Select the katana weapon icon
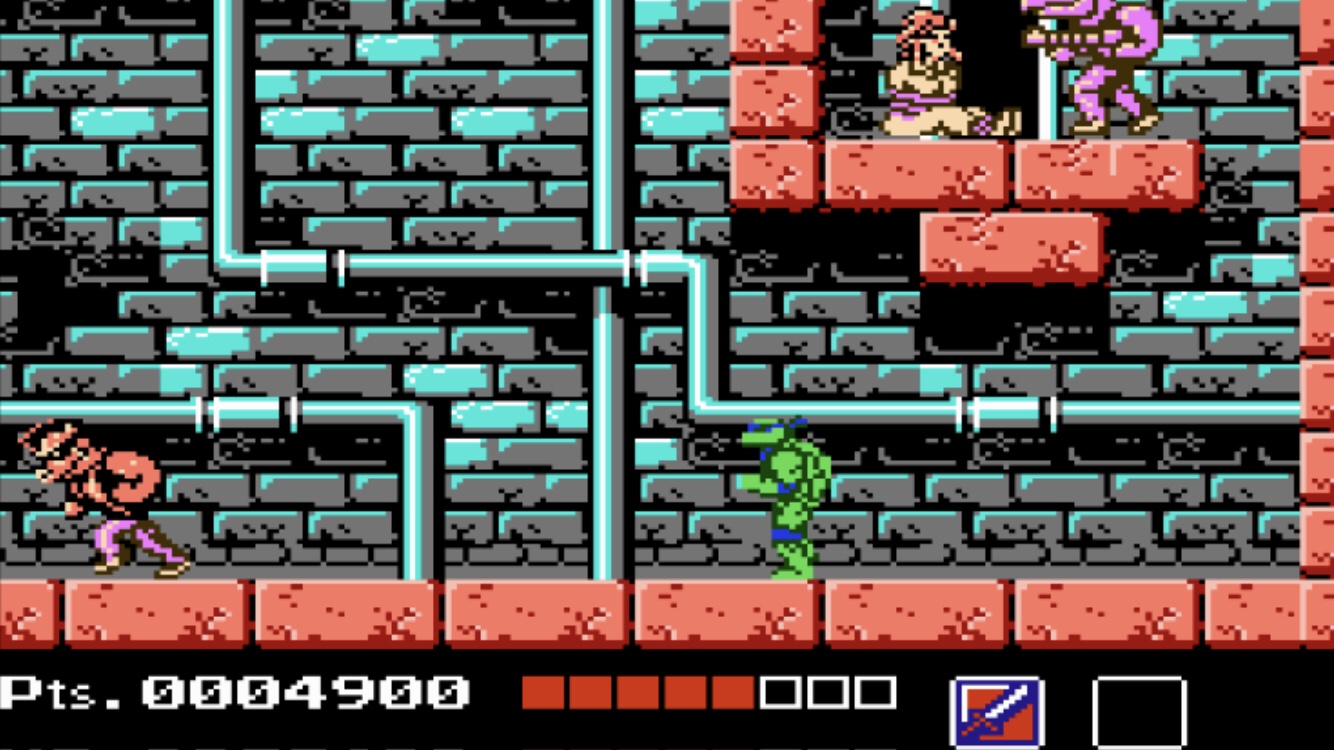 coord(996,712)
